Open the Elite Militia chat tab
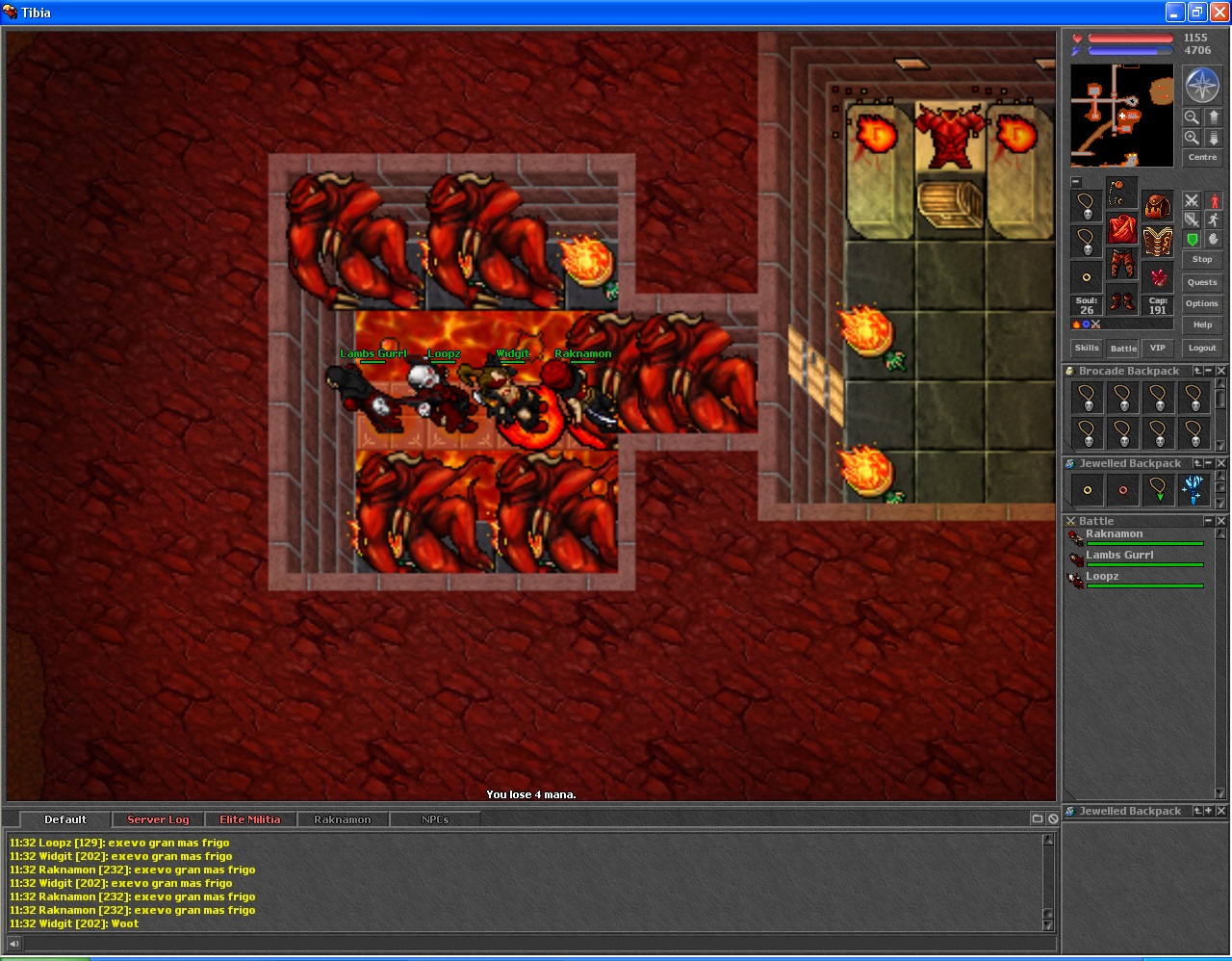This screenshot has height=961, width=1232. (x=250, y=819)
